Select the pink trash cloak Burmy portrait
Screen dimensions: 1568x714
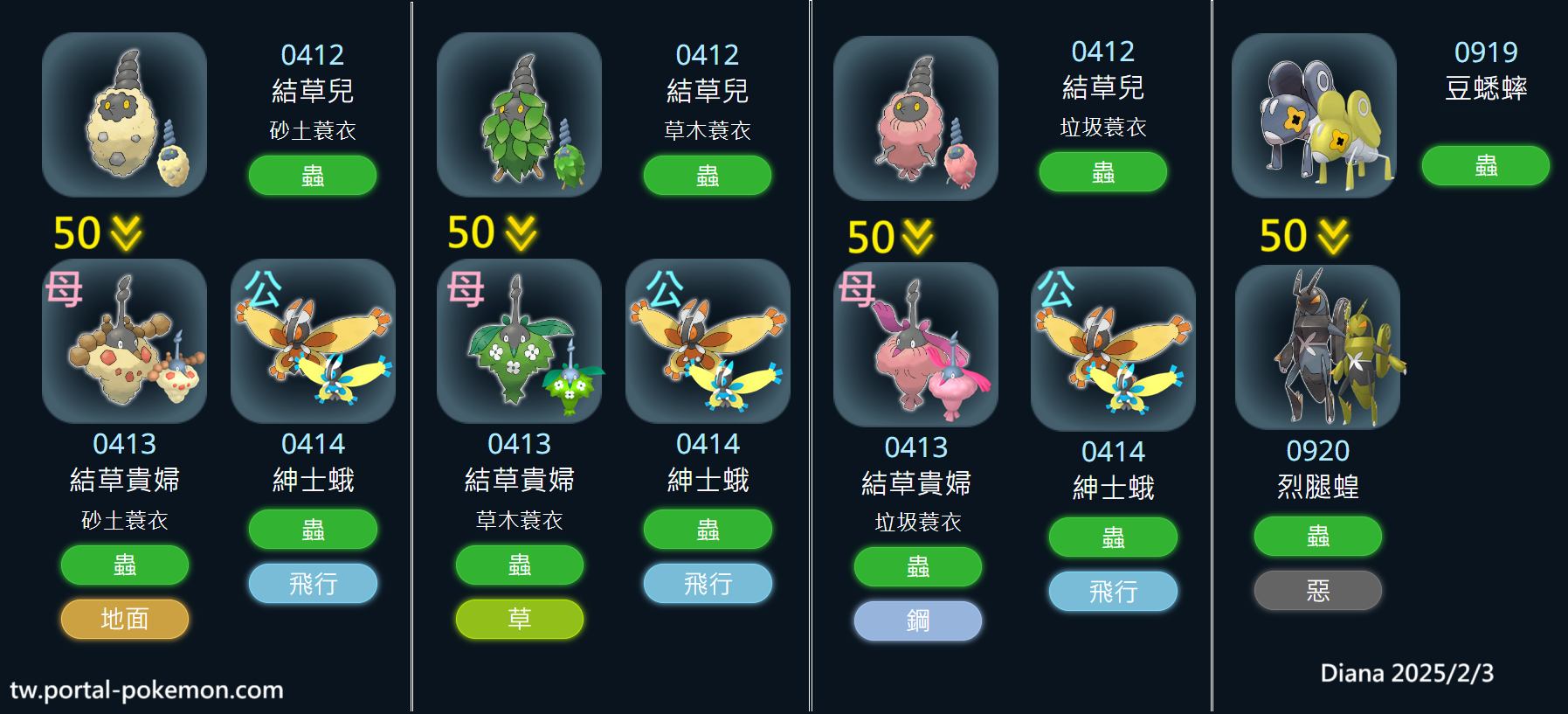915,118
